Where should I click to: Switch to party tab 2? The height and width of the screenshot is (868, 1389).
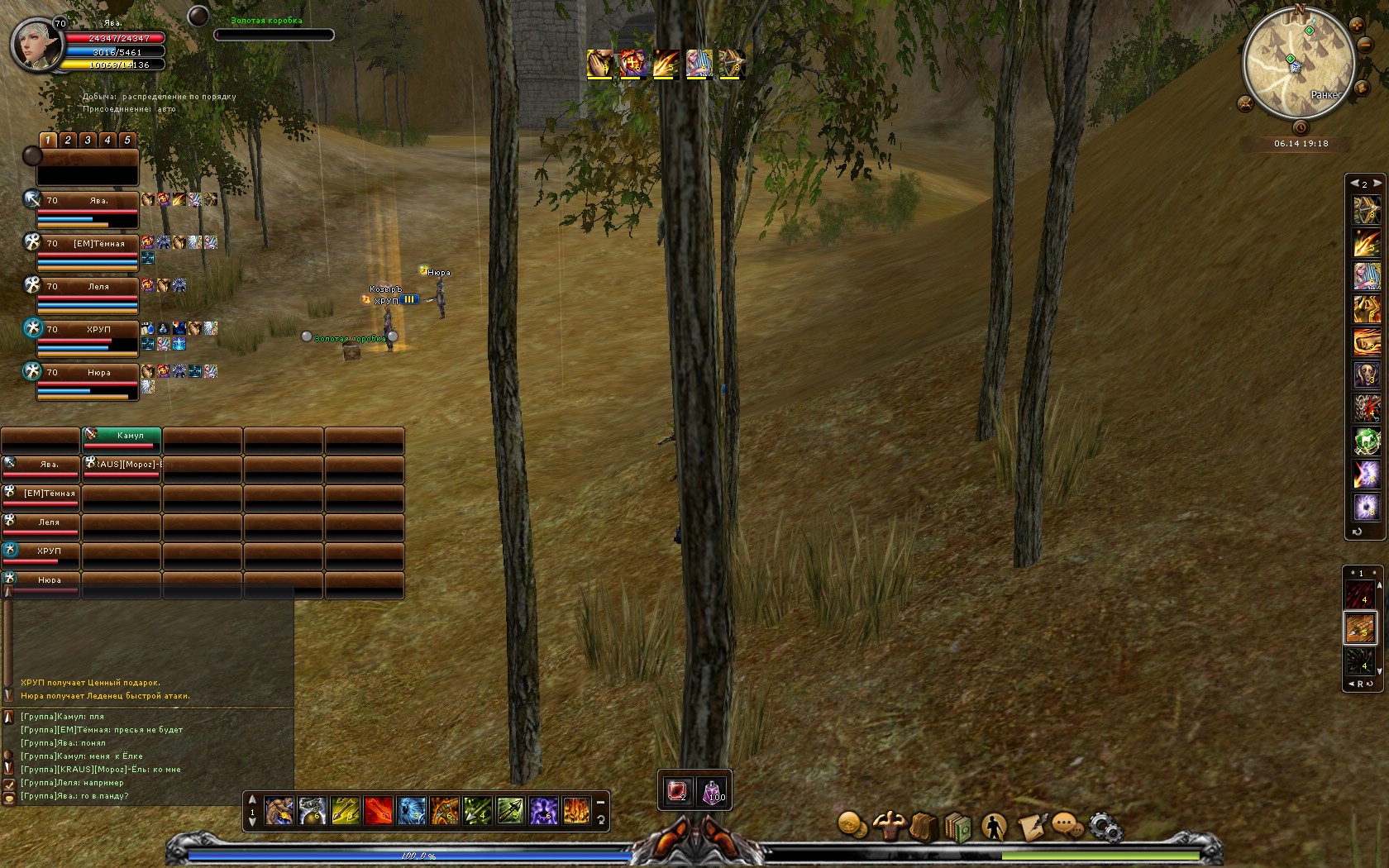point(68,141)
